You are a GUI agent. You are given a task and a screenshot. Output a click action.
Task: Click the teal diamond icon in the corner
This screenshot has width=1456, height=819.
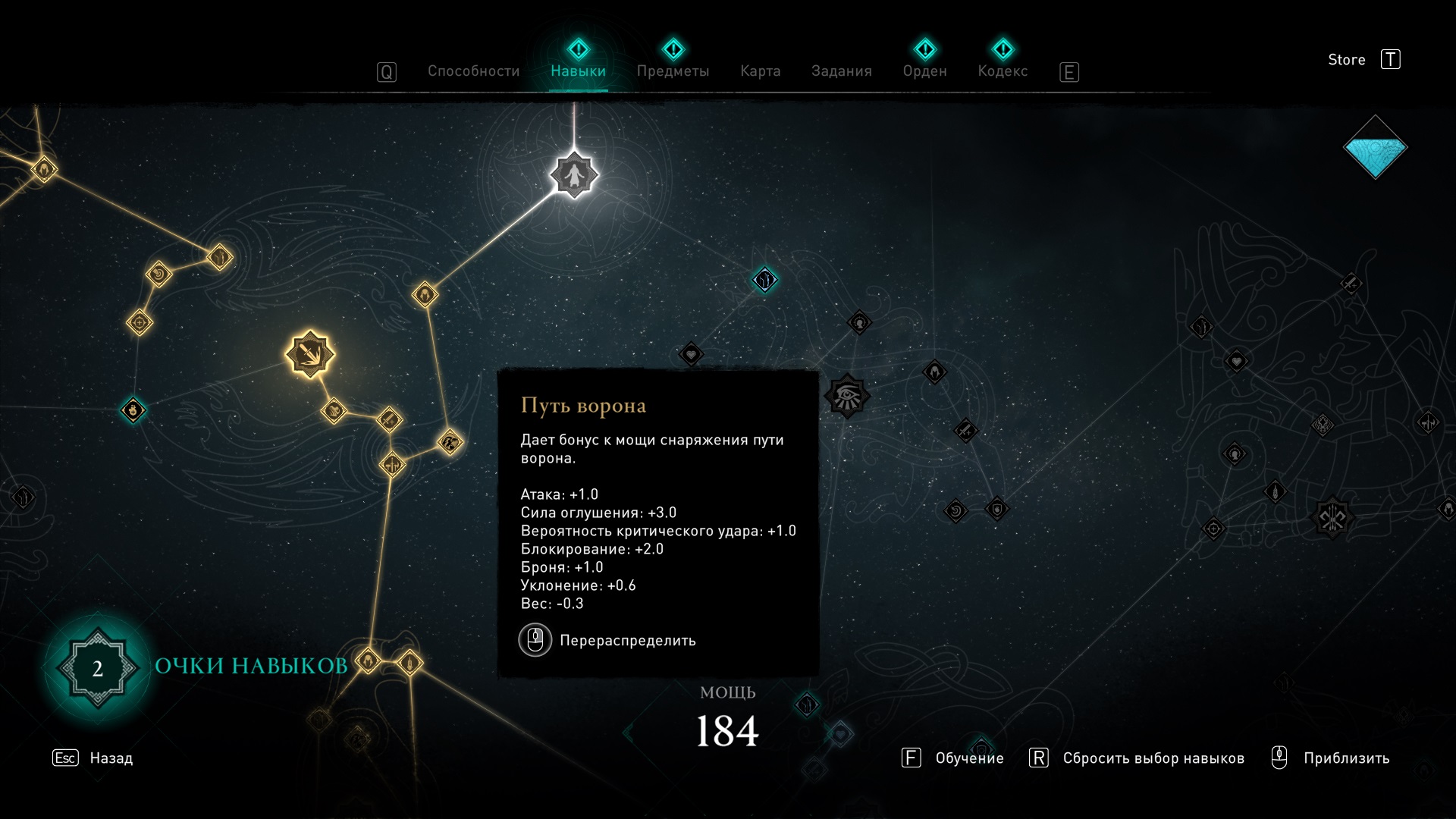(1375, 147)
